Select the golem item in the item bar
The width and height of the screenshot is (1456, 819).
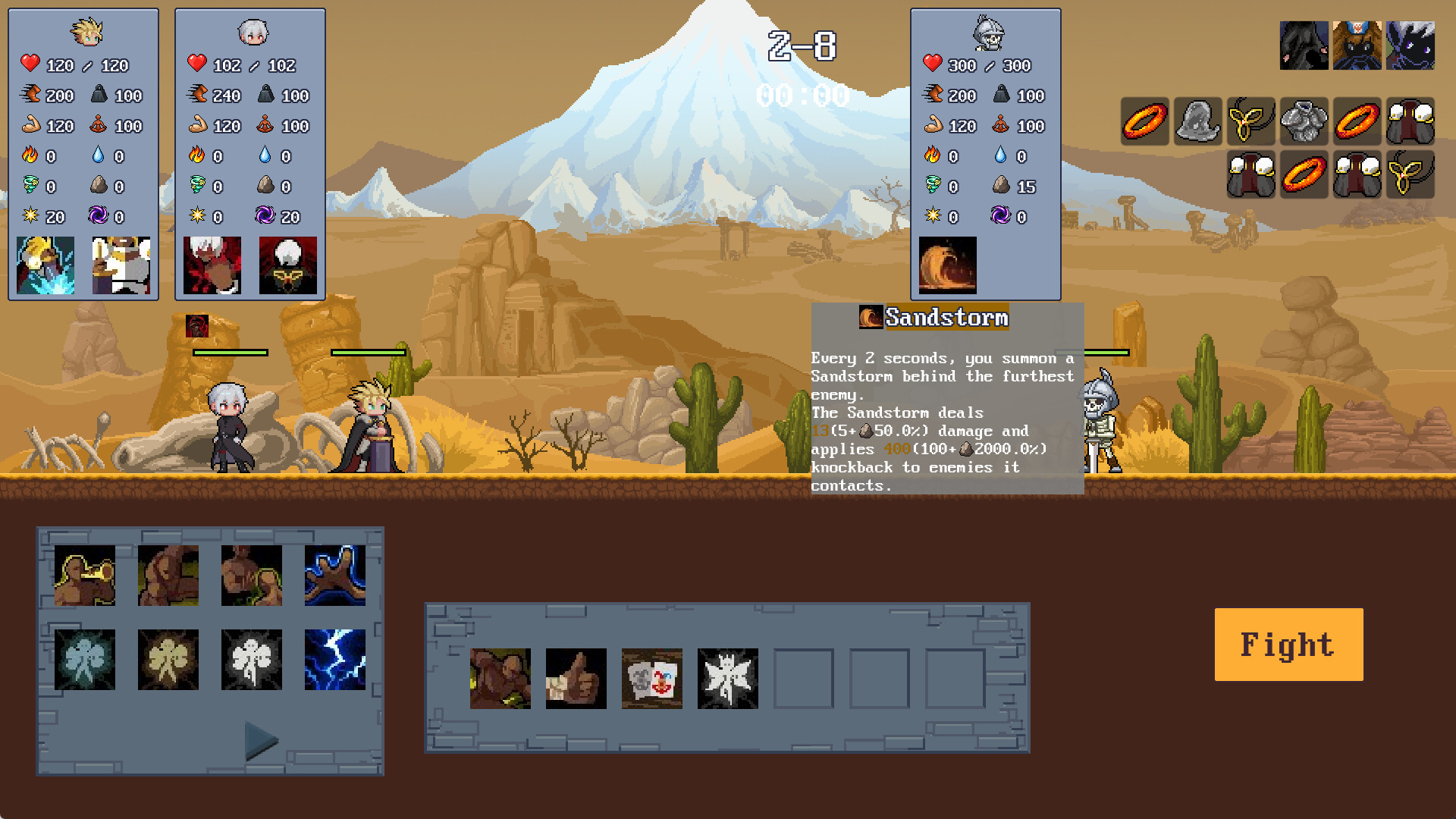point(500,679)
